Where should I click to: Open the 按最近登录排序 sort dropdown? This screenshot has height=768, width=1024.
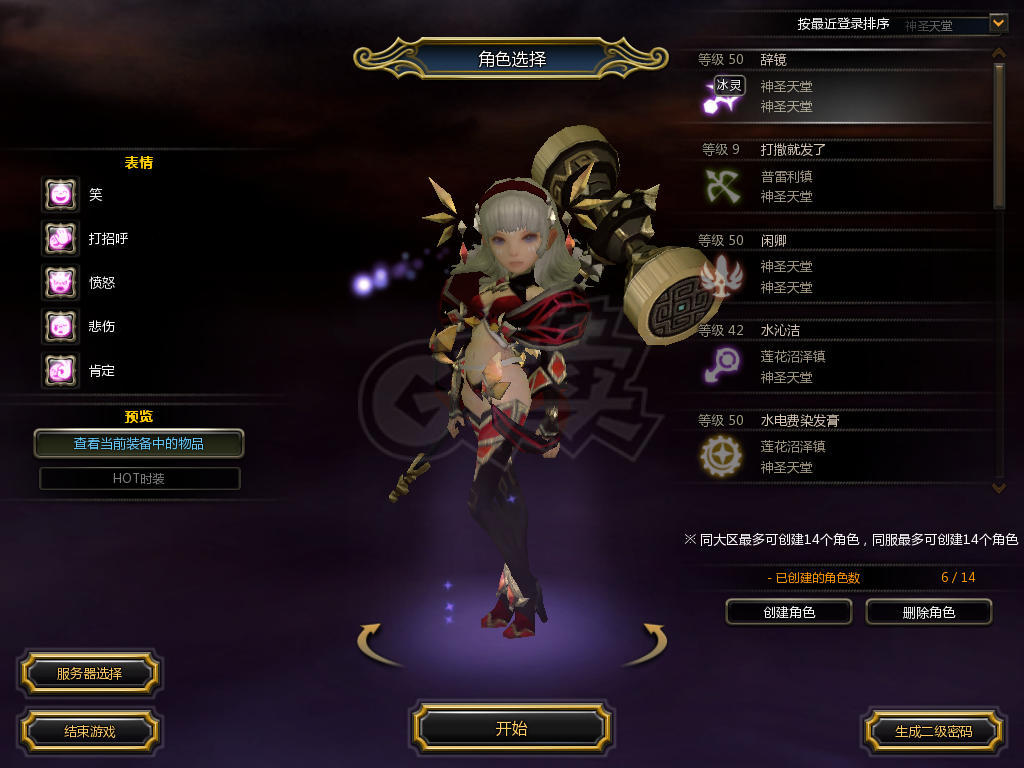coord(997,22)
